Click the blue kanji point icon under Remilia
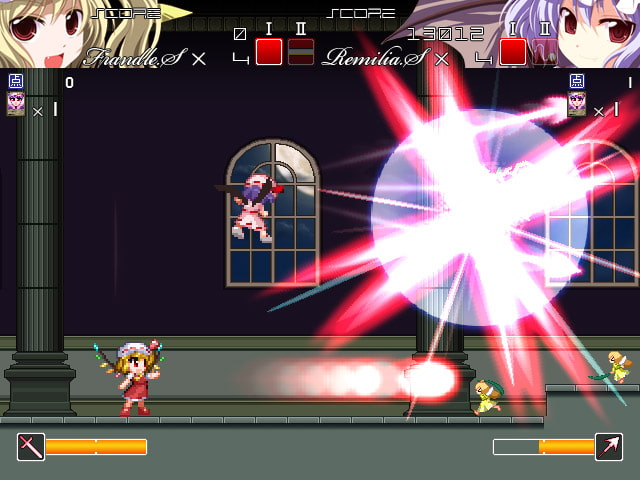Screen dimensions: 640x480 [576, 82]
